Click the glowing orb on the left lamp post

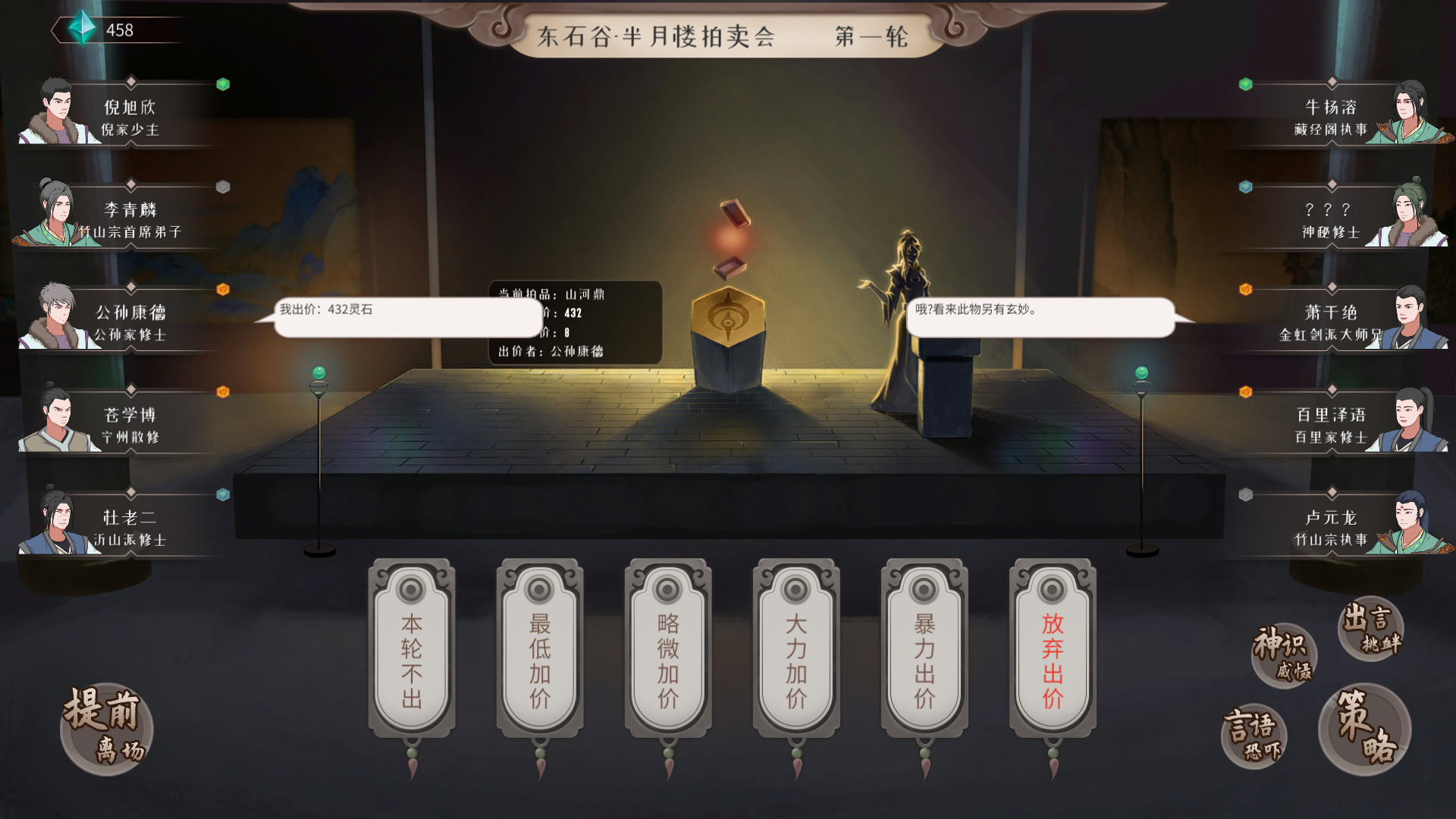[318, 372]
